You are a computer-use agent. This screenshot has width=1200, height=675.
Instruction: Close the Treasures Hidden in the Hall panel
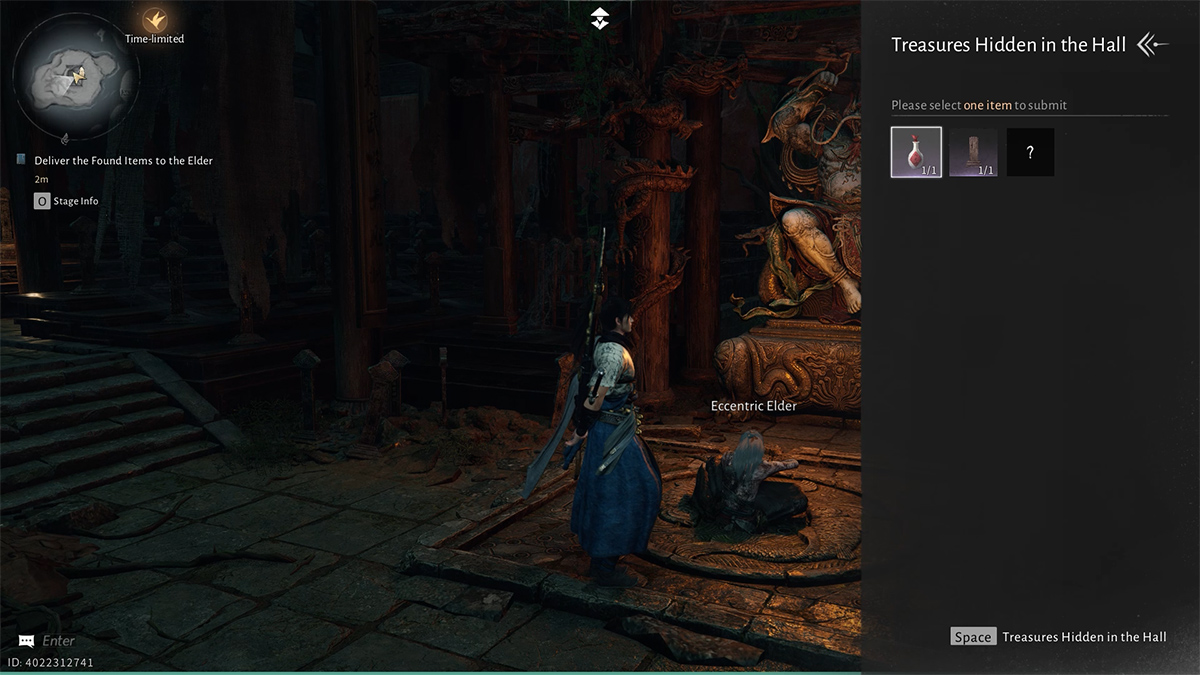pyautogui.click(x=1153, y=45)
